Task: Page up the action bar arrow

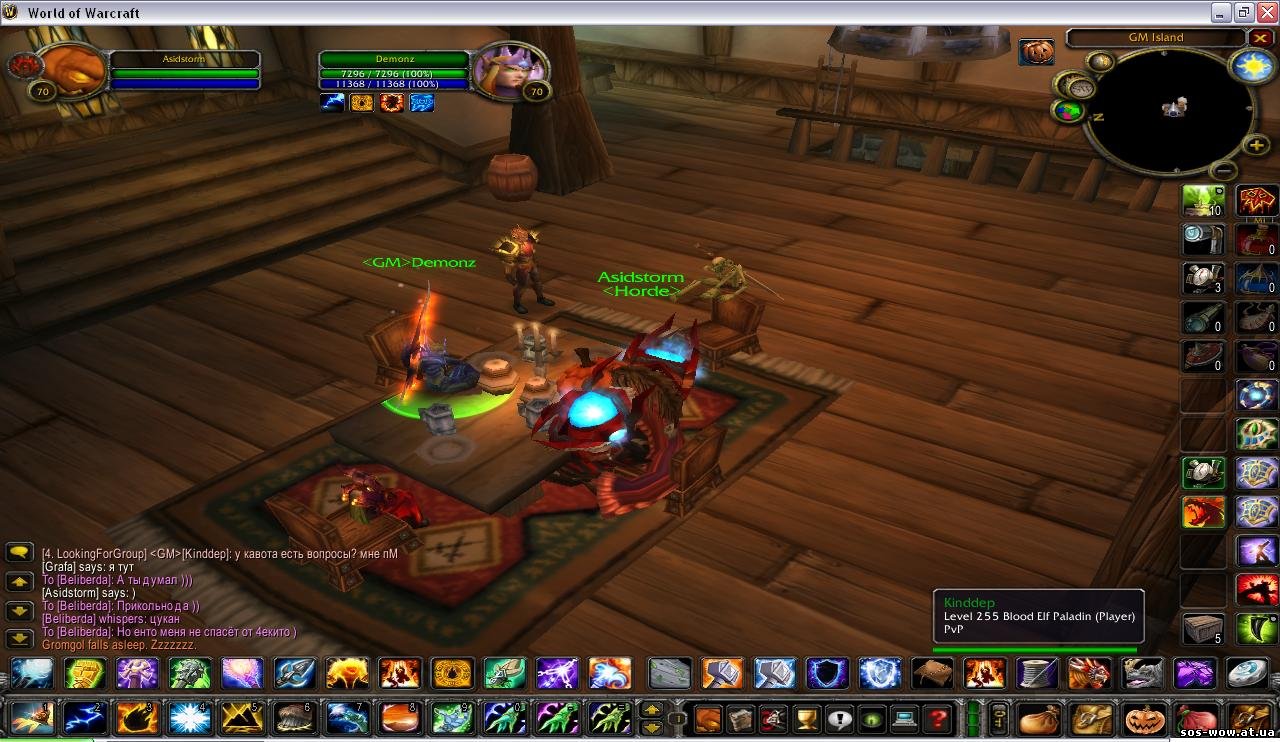Action: (x=651, y=710)
